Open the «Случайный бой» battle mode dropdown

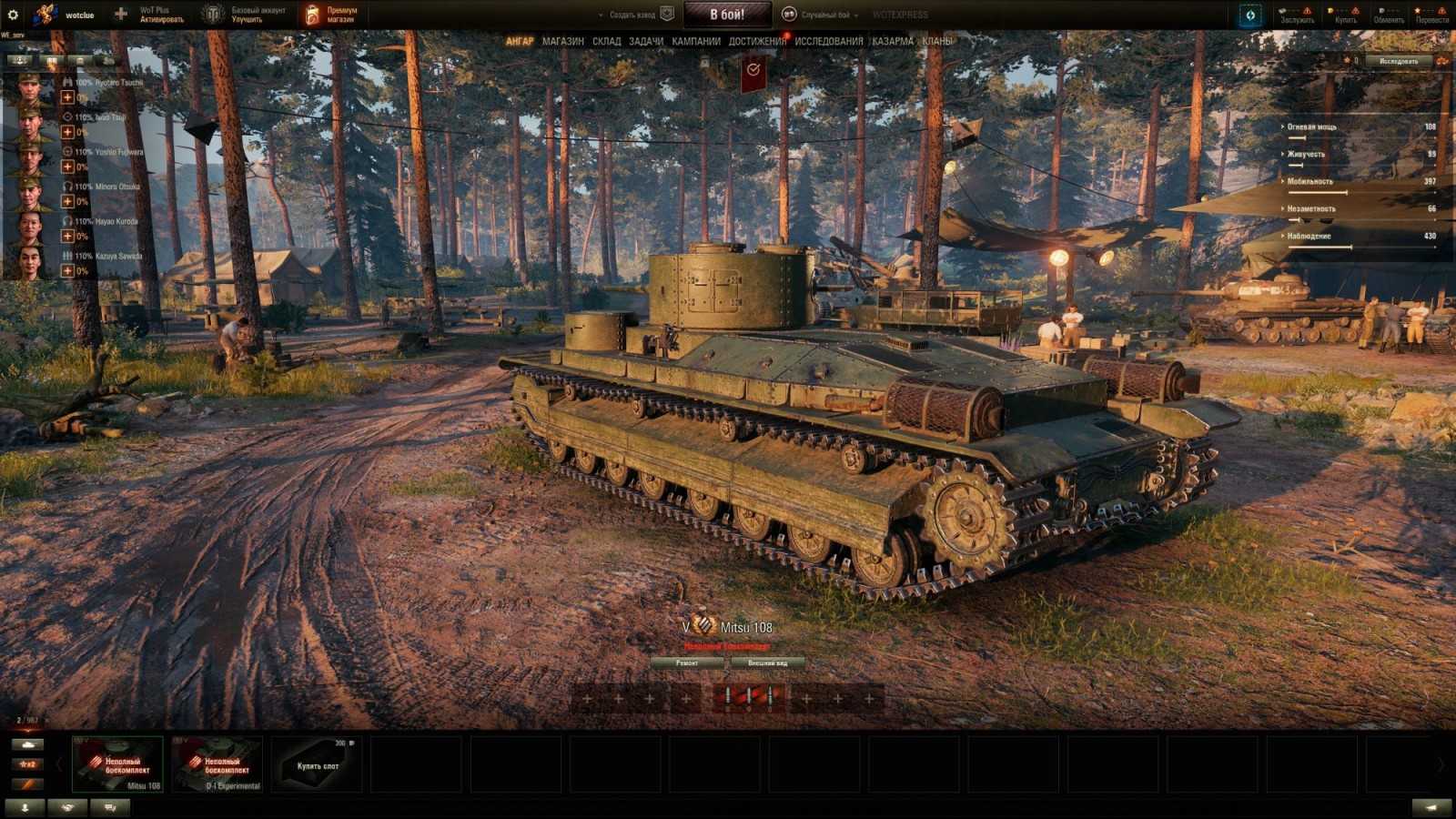[825, 15]
